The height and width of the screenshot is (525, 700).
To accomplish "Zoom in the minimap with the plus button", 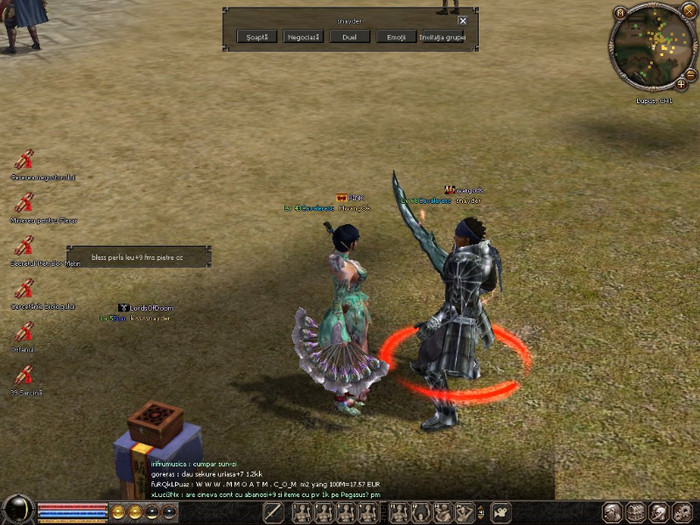I will point(681,84).
